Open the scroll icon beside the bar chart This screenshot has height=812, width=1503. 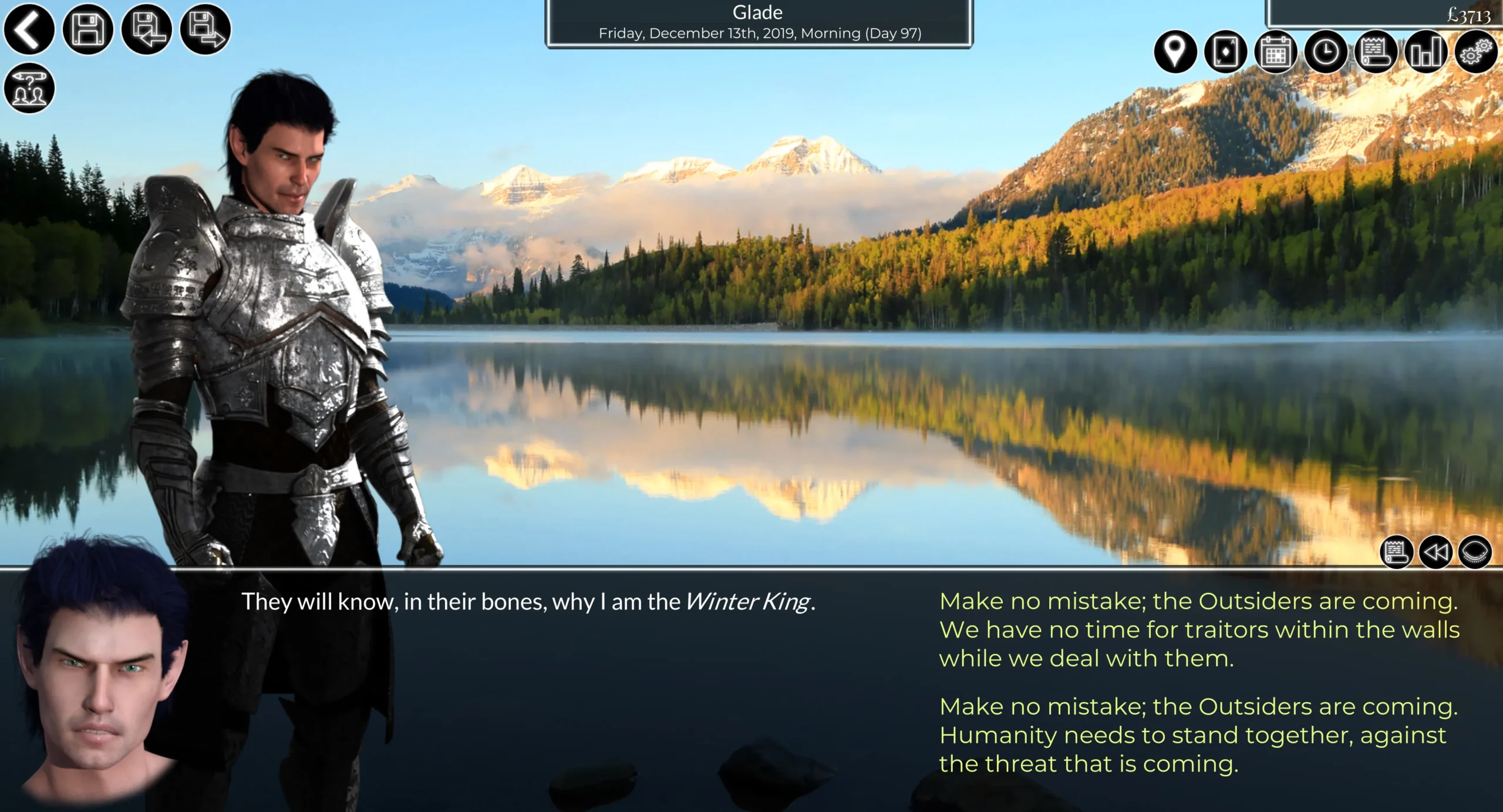click(x=1376, y=52)
